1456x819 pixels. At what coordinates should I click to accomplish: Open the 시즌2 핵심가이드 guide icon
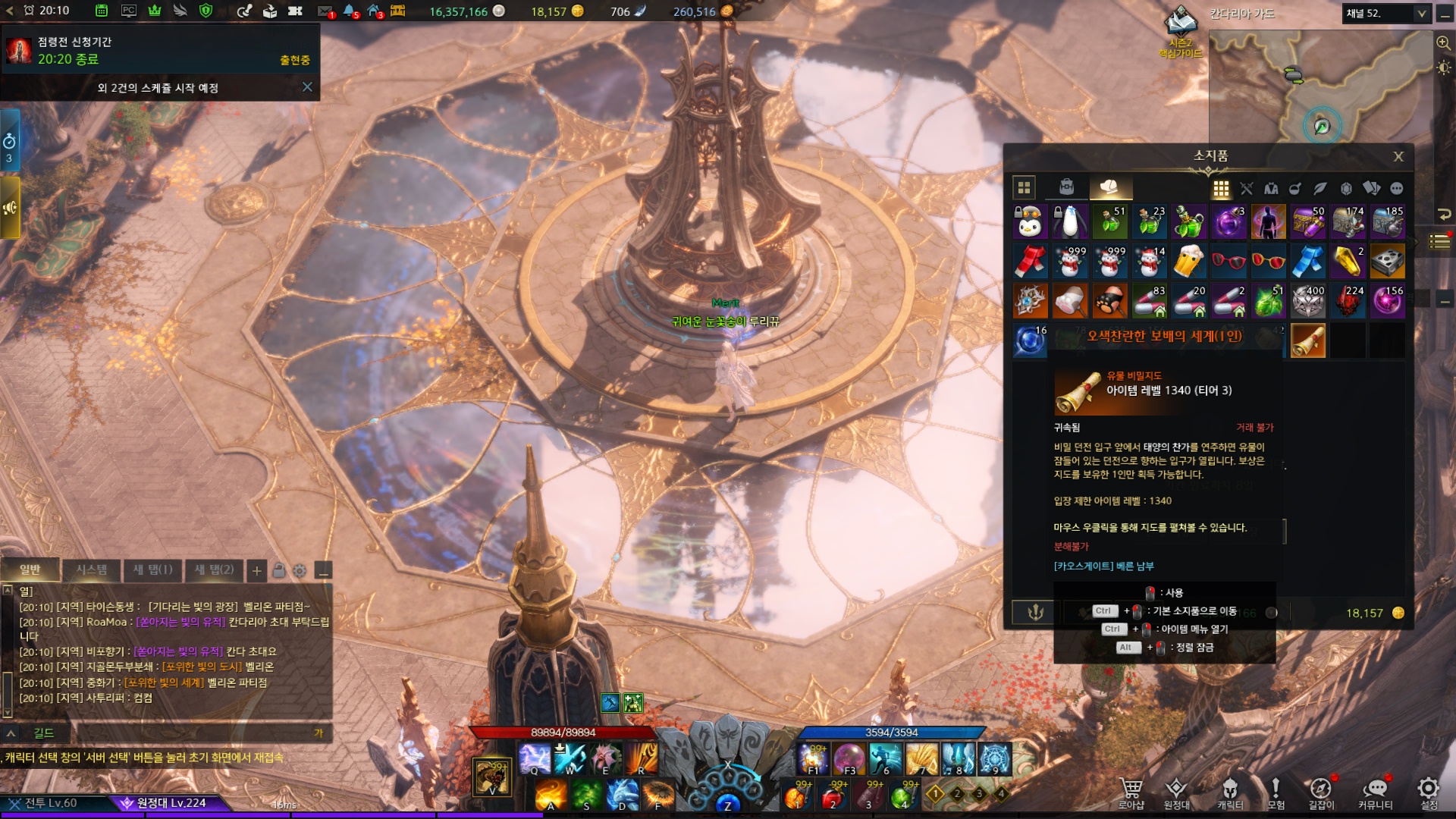tap(1180, 30)
